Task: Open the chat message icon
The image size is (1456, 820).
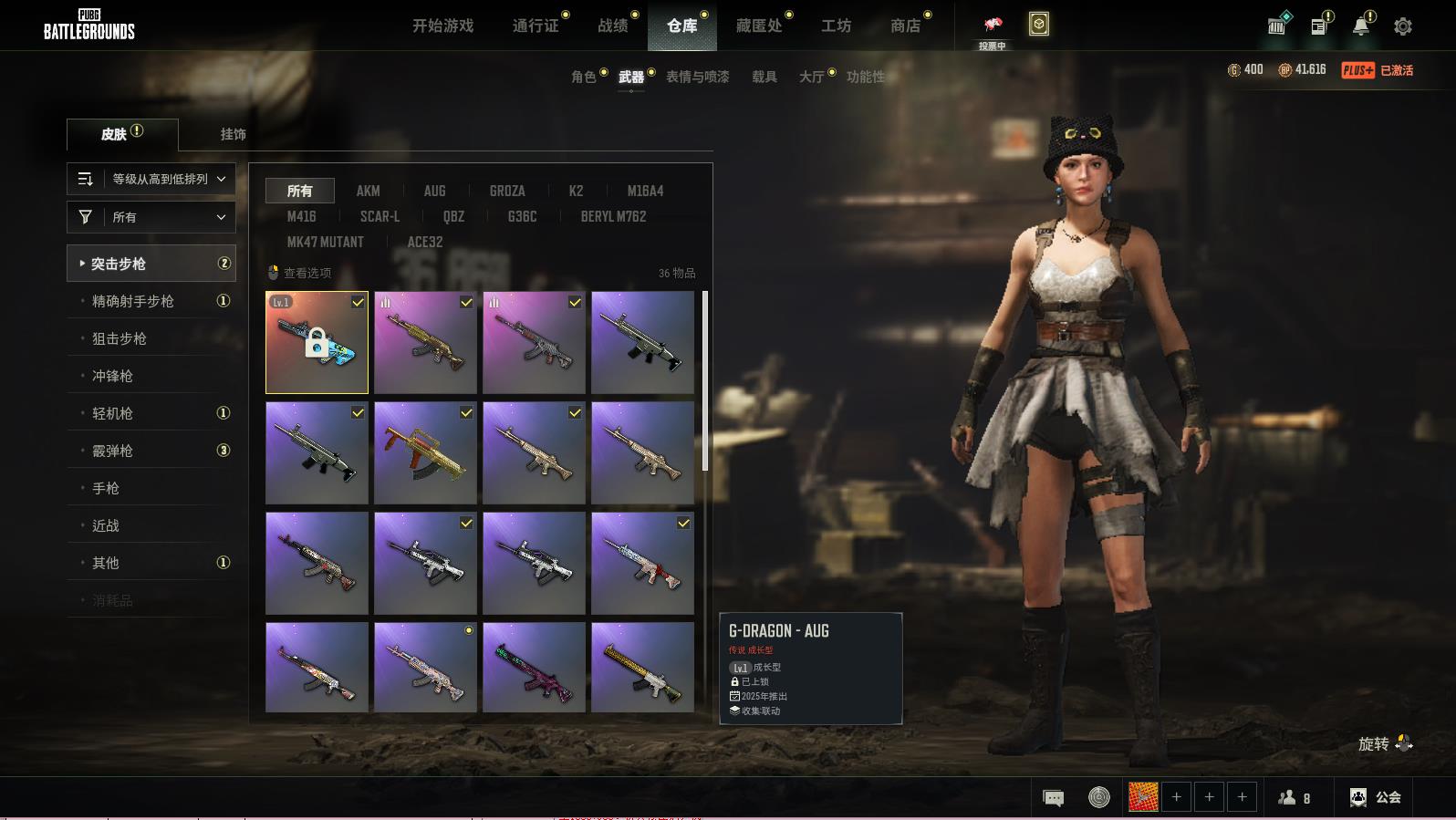Action: 1053,798
